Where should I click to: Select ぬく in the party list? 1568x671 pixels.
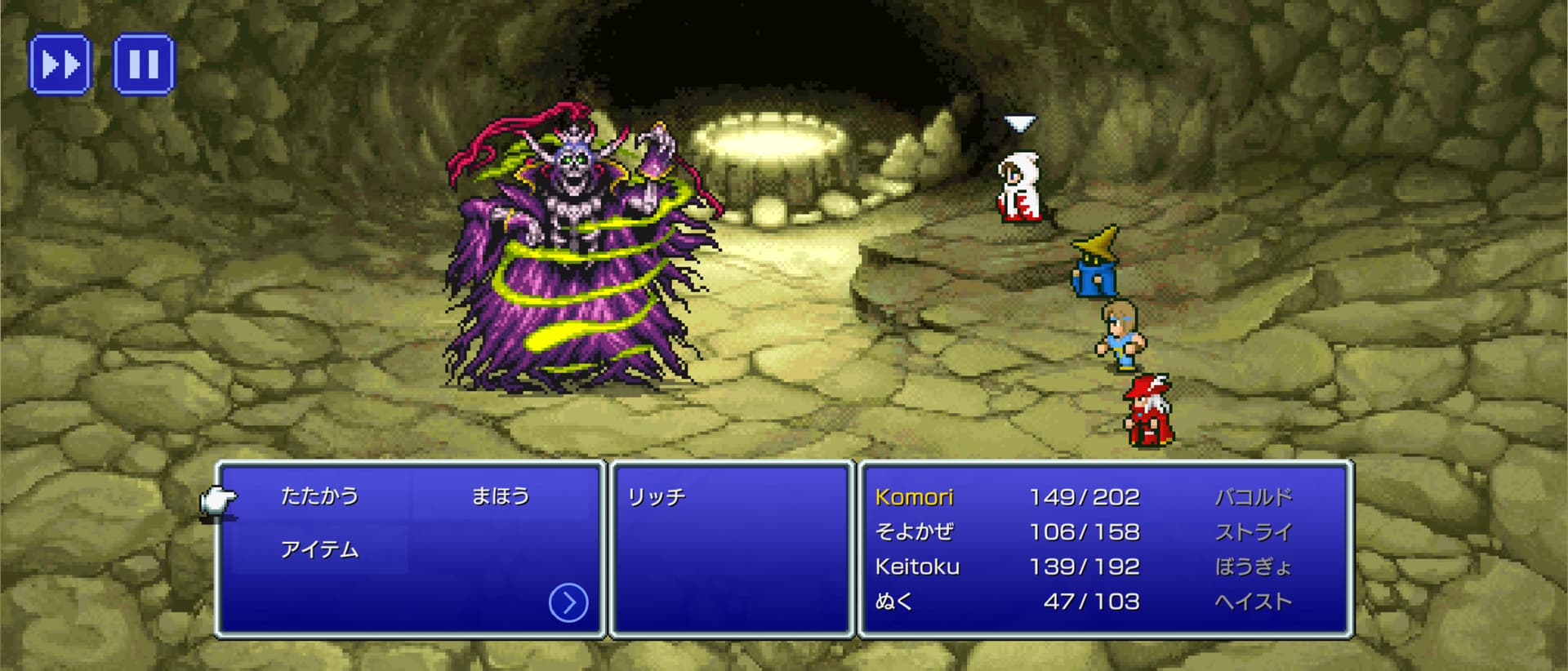pos(894,602)
